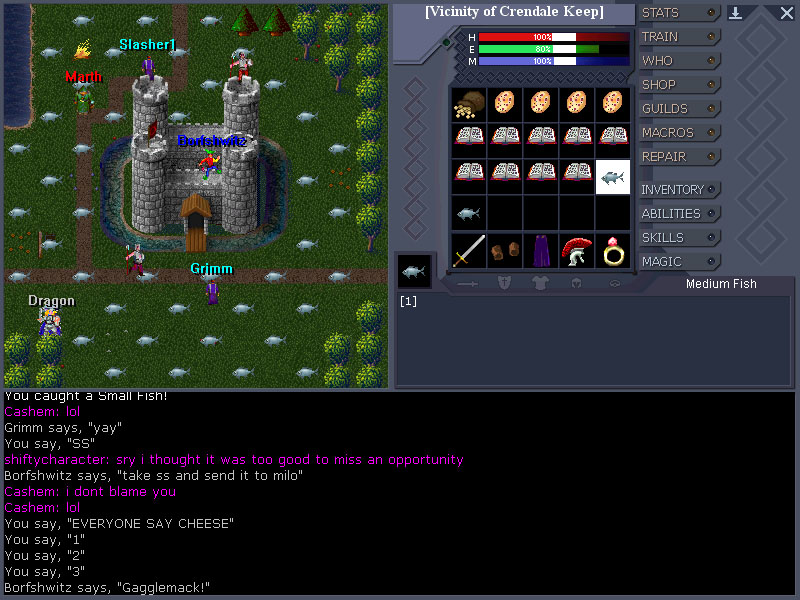Switch to the MAGIC view
This screenshot has height=600, width=800.
pyautogui.click(x=679, y=262)
